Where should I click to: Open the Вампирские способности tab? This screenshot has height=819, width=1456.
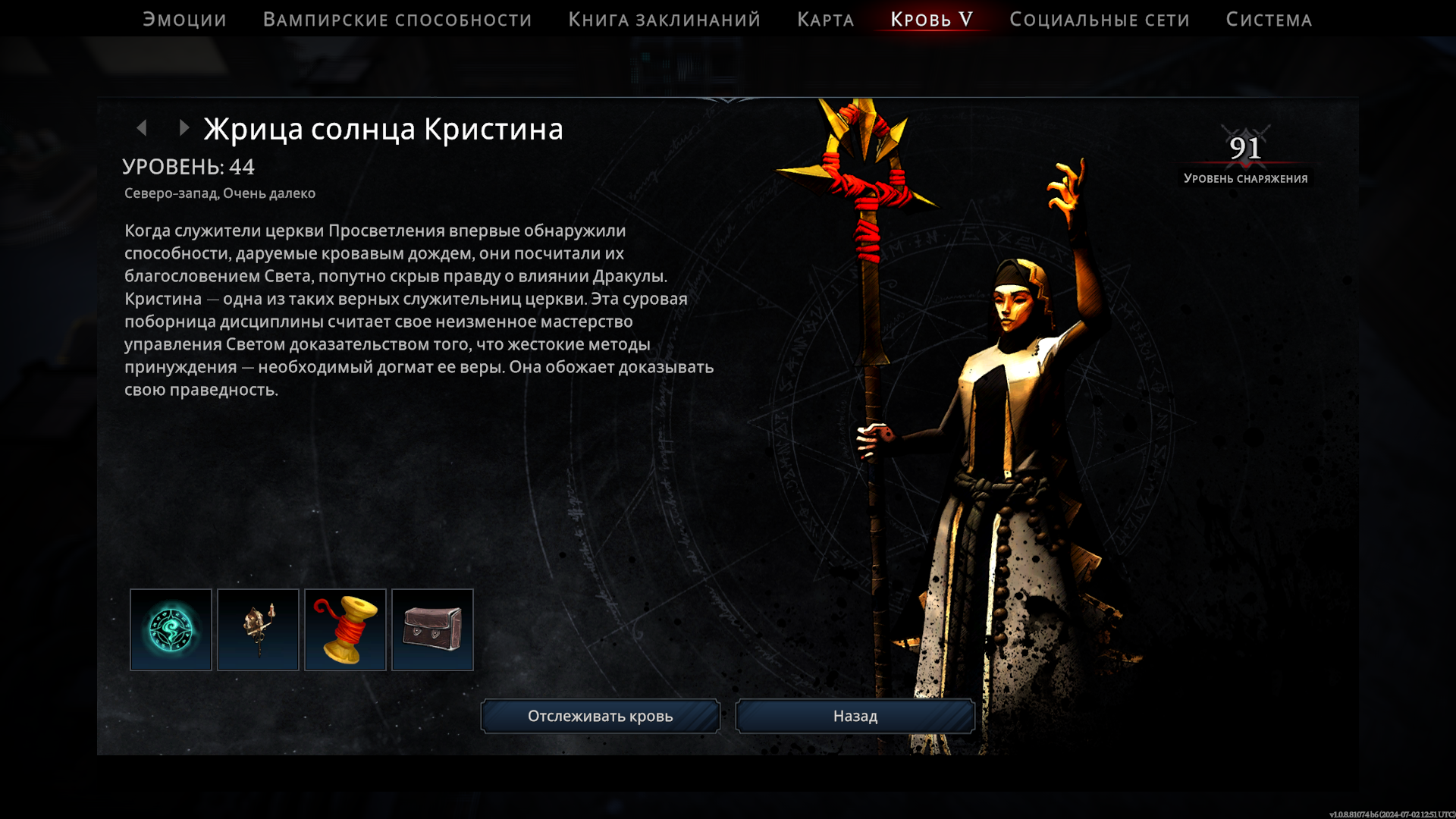point(397,20)
